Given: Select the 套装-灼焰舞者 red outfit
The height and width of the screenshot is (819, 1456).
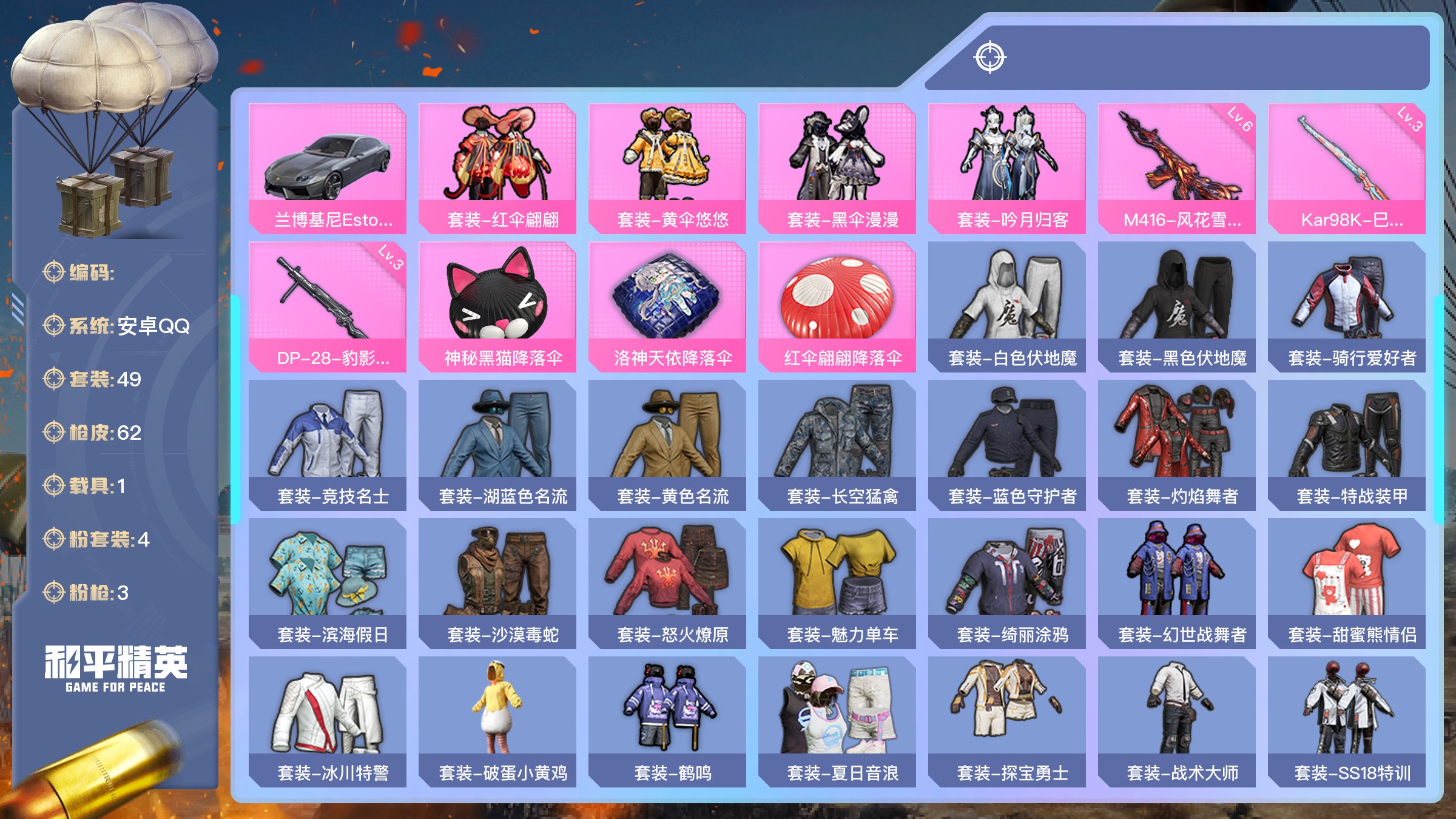Looking at the screenshot, I should [1177, 445].
